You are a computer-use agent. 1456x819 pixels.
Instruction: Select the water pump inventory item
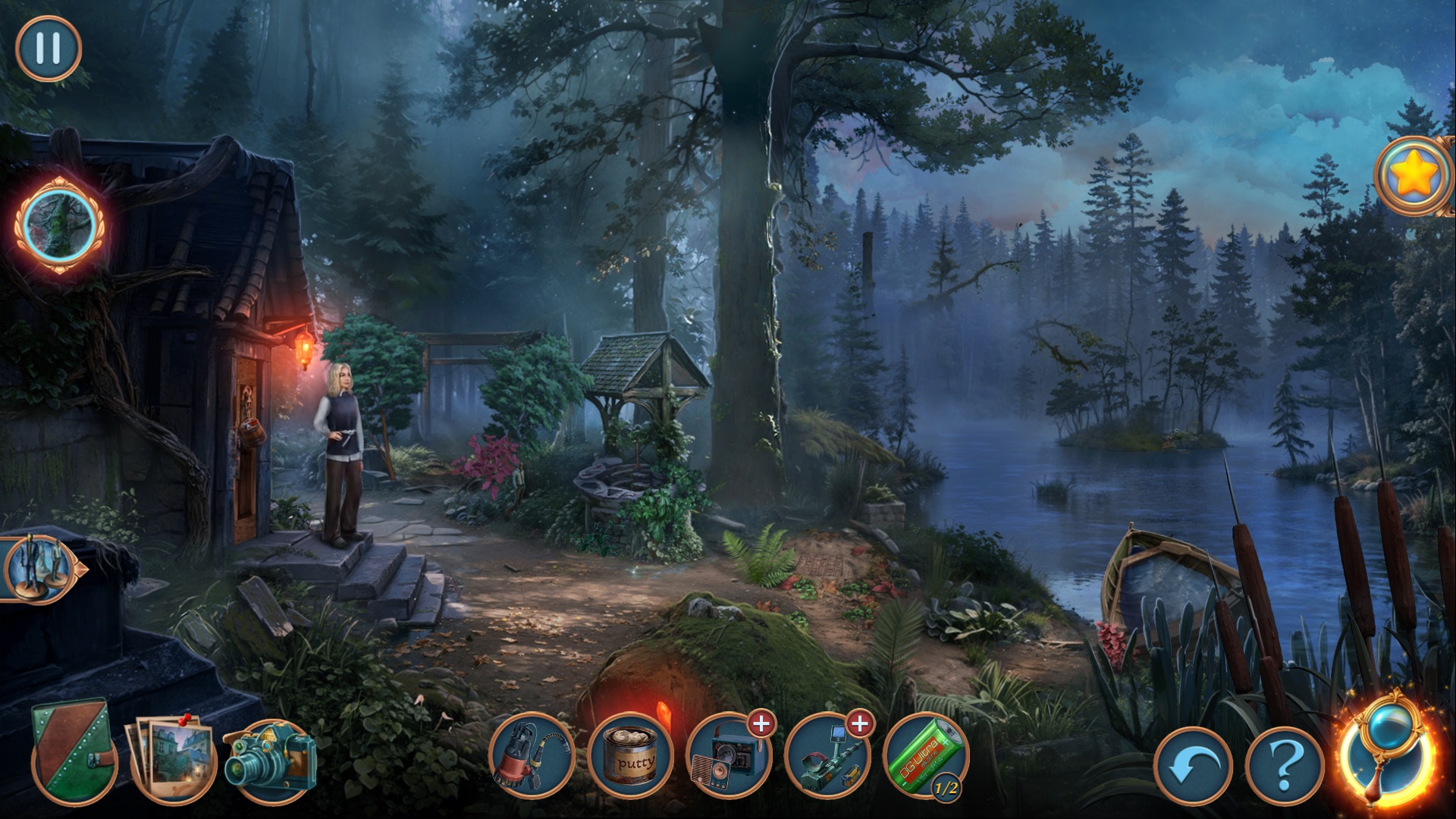pos(531,756)
